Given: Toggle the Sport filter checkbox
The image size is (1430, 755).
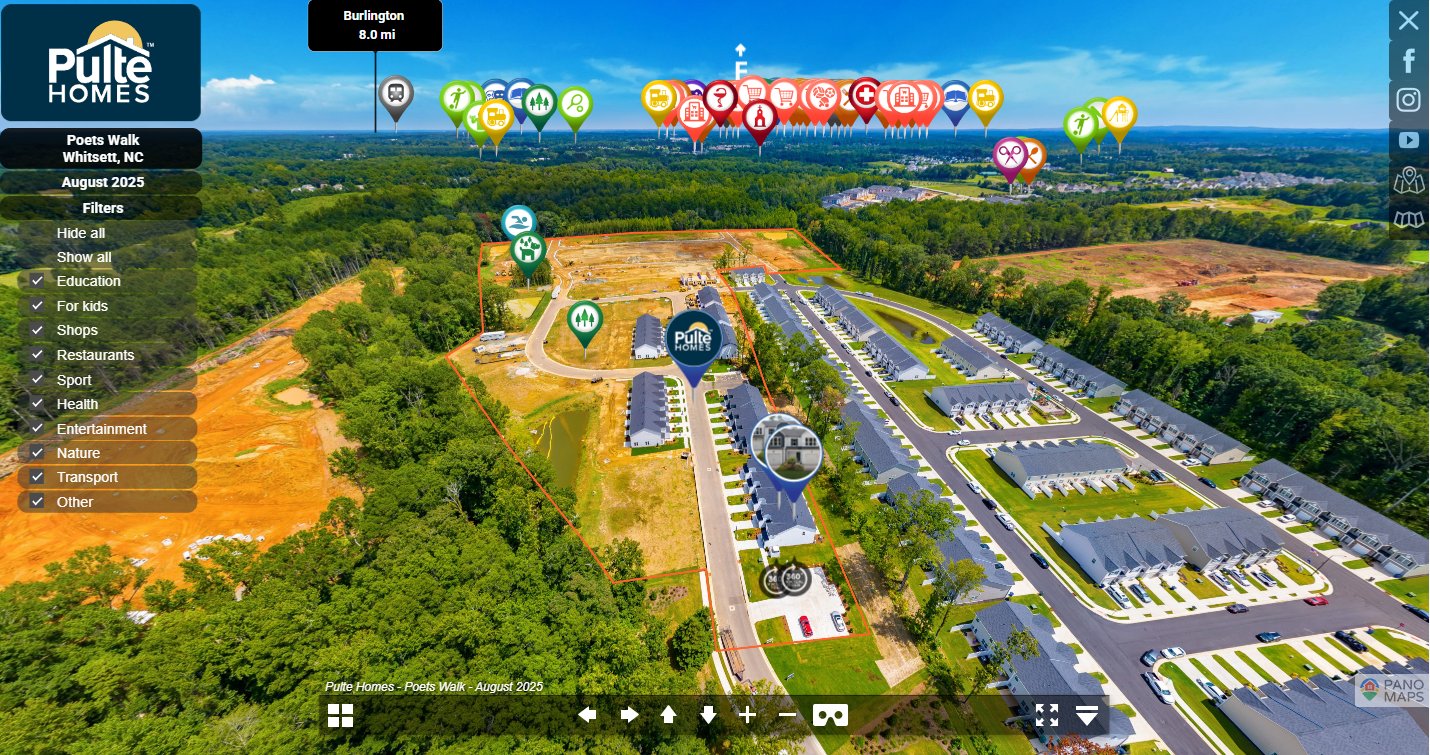Looking at the screenshot, I should 38,380.
